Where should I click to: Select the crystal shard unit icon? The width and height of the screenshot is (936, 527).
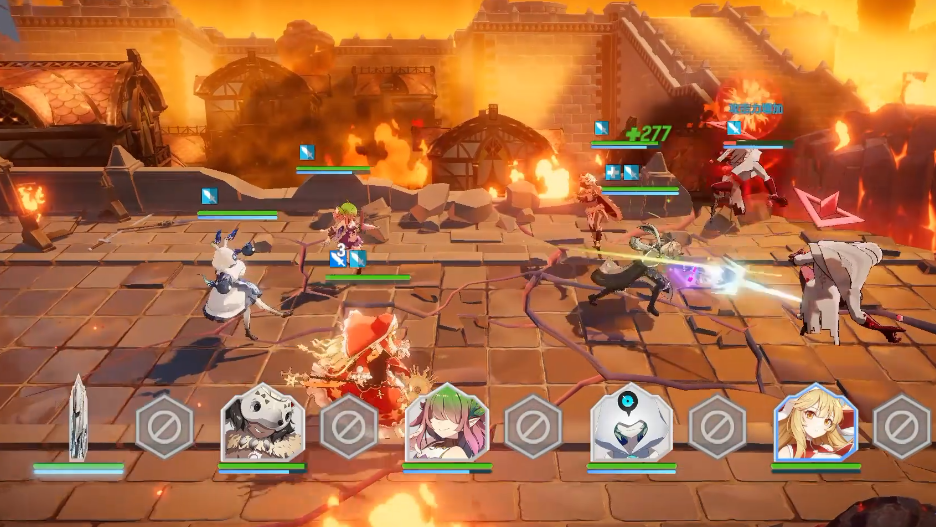[78, 419]
